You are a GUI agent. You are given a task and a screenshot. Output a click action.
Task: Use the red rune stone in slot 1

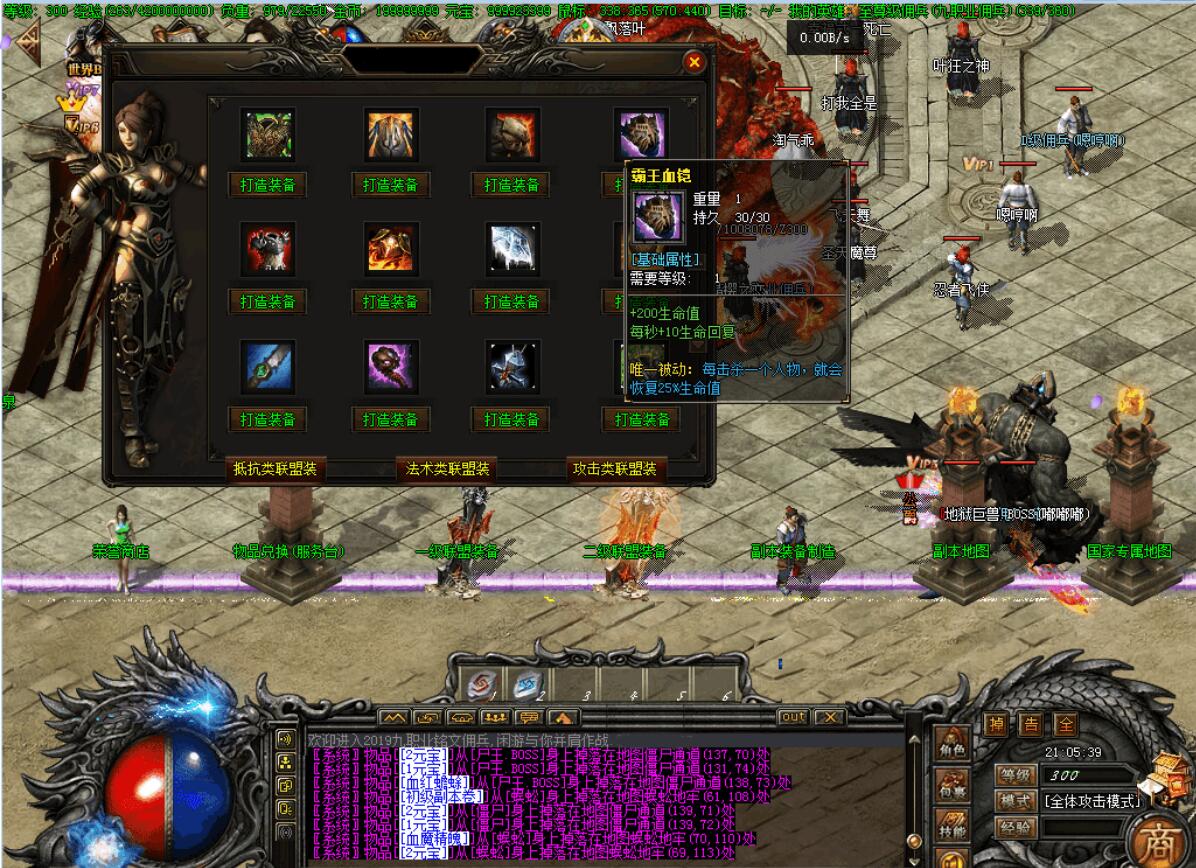tap(480, 684)
